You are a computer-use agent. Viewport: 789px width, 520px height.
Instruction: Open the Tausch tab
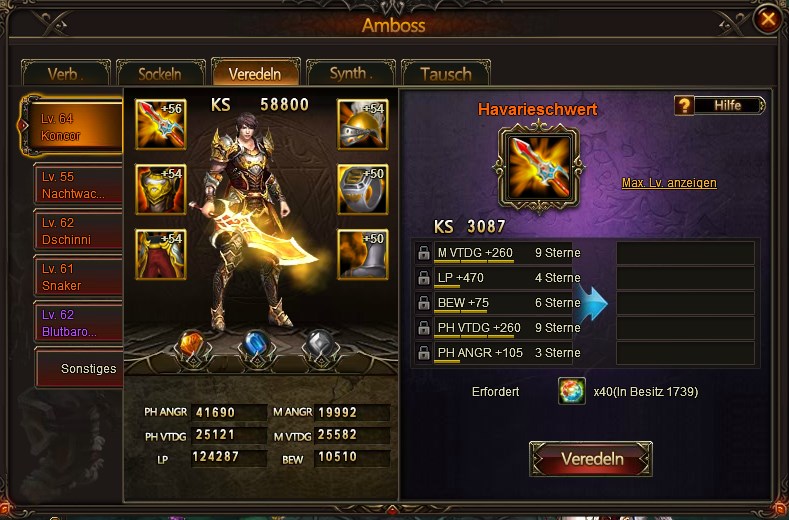click(444, 74)
